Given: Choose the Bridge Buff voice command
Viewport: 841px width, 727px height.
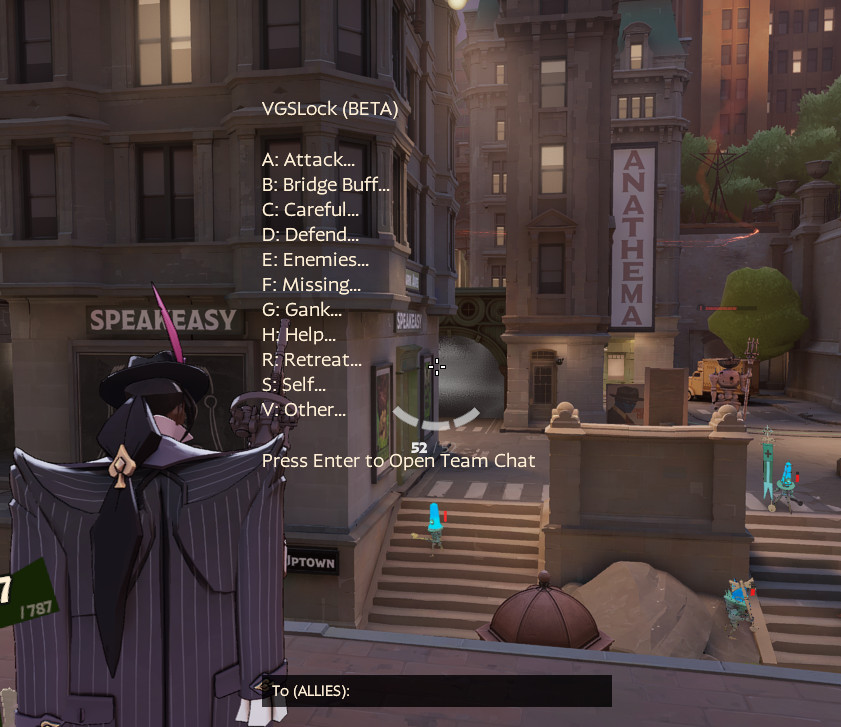Looking at the screenshot, I should (325, 185).
